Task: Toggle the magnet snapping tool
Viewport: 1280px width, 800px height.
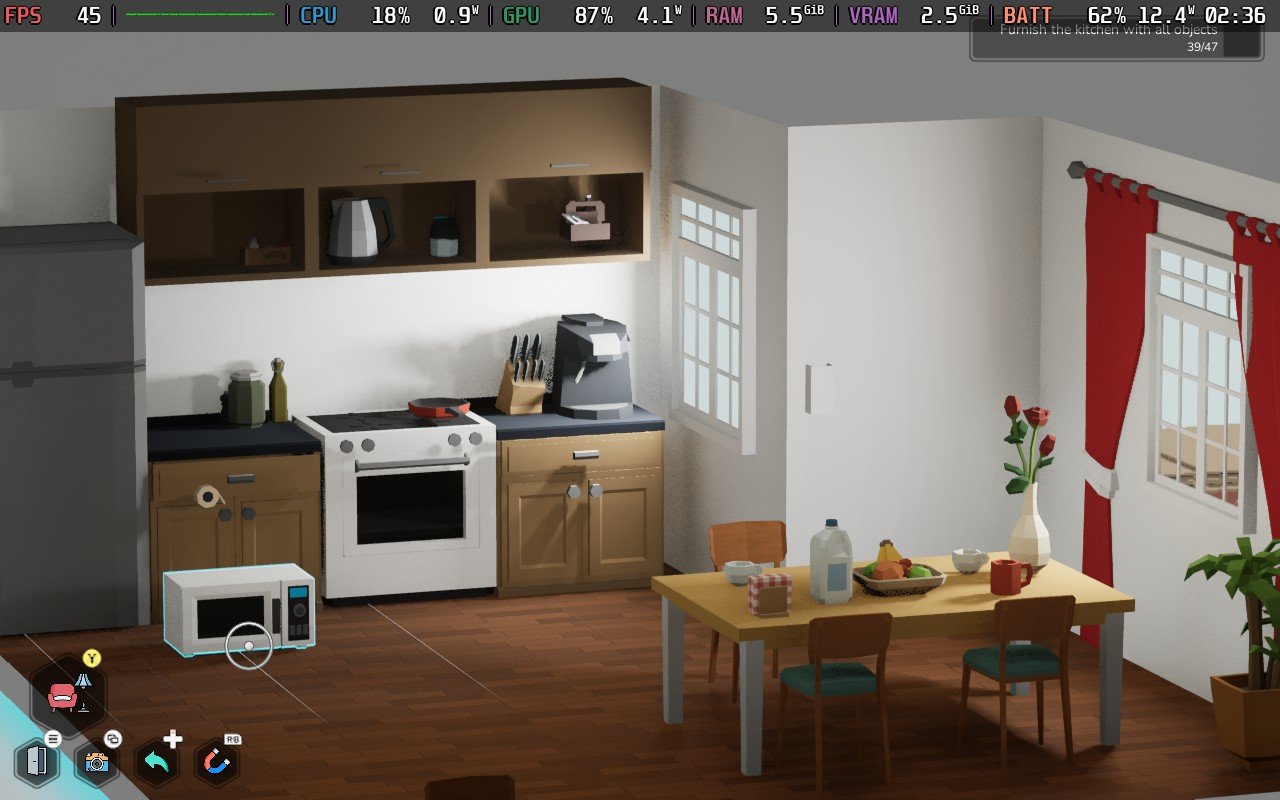Action: point(216,764)
